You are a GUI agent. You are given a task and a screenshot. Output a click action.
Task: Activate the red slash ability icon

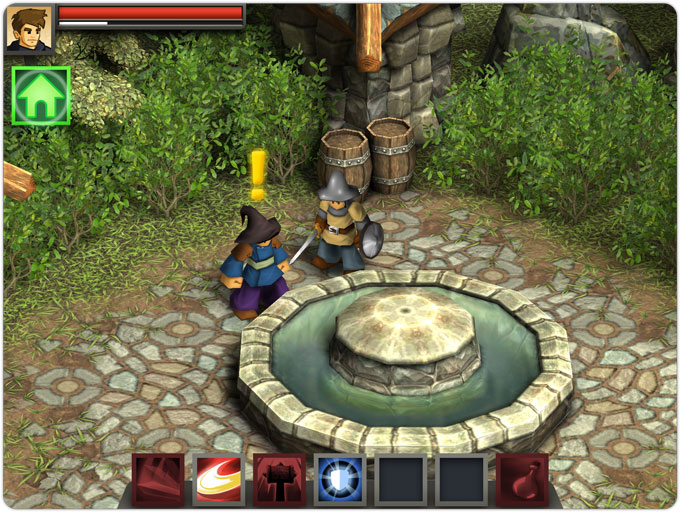[158, 480]
